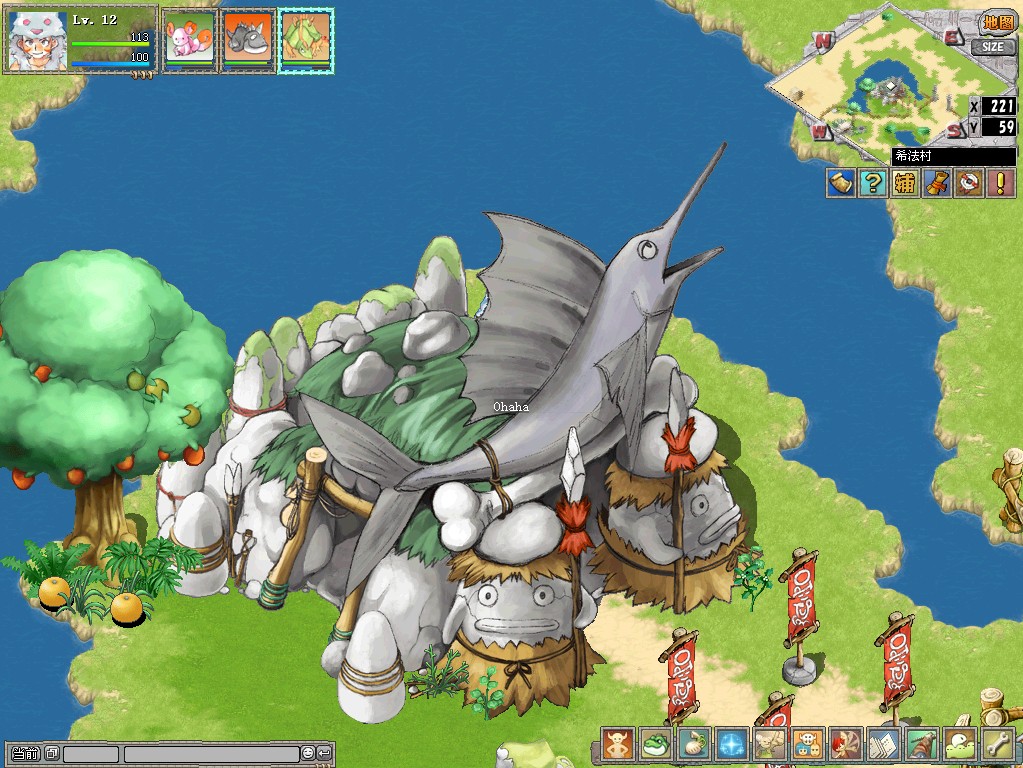Open the playing cards icon
The height and width of the screenshot is (768, 1023).
884,744
